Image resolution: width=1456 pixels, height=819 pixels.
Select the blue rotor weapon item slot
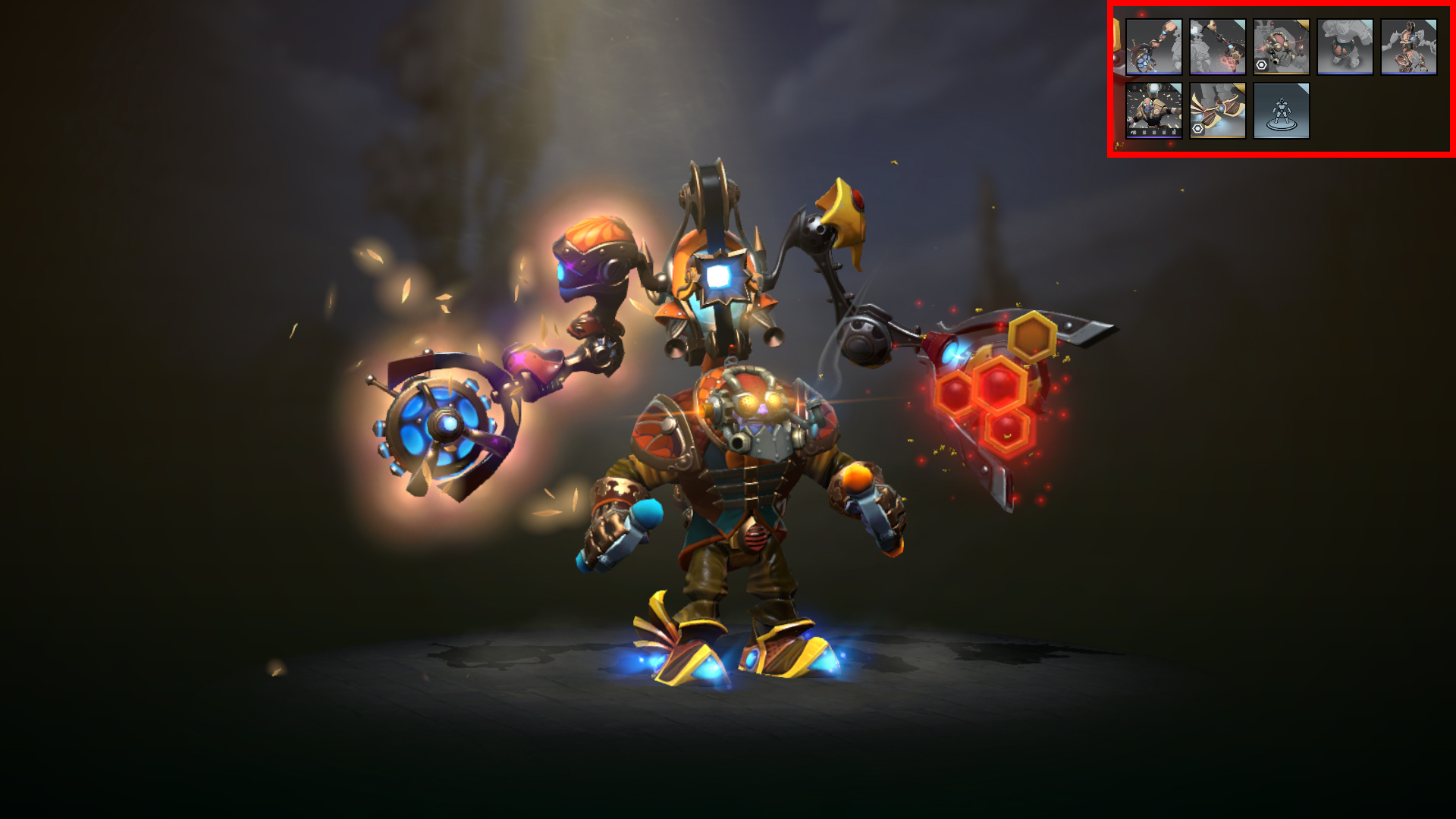click(x=1154, y=47)
